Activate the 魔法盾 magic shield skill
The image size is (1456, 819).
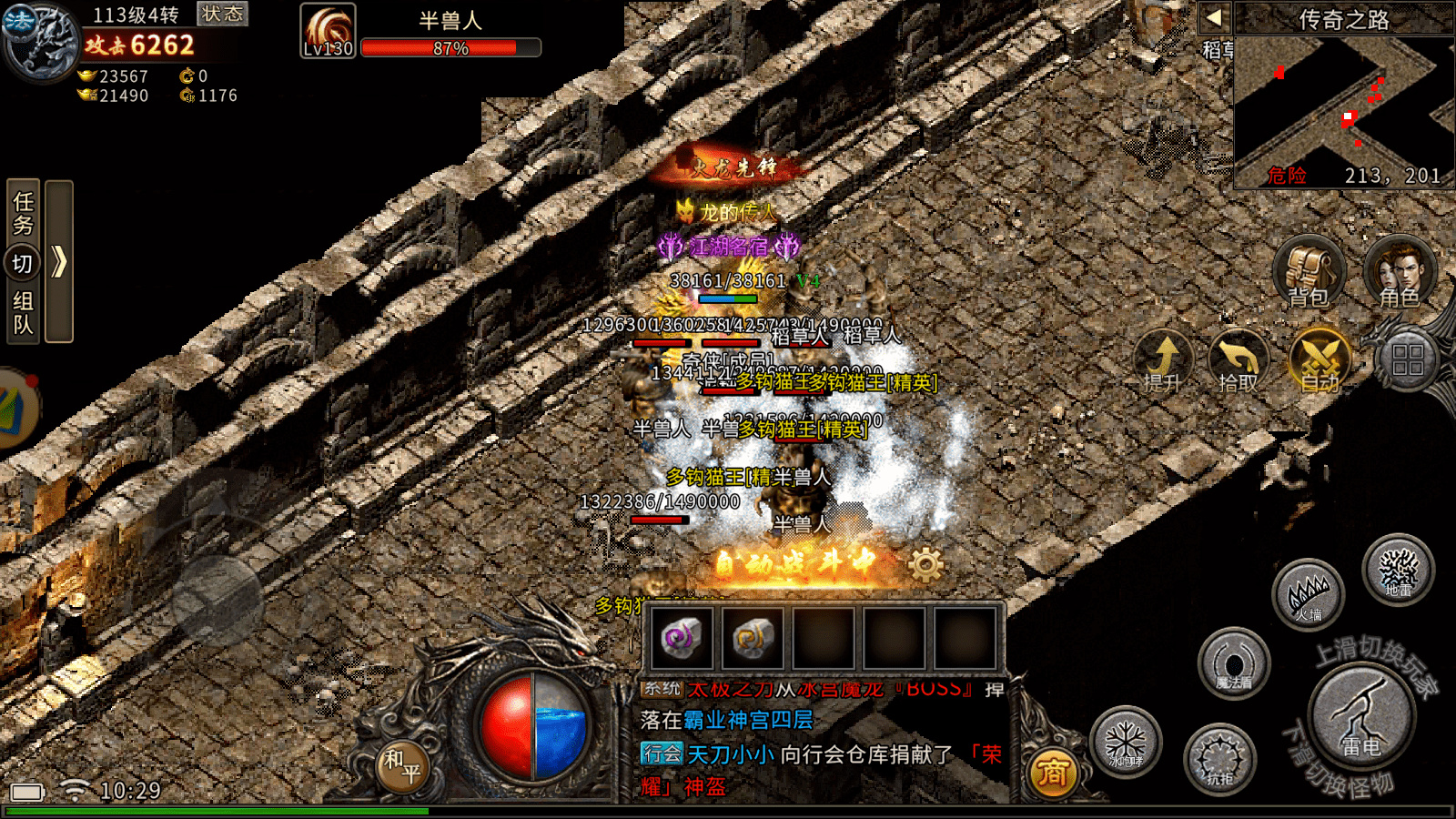click(1234, 664)
